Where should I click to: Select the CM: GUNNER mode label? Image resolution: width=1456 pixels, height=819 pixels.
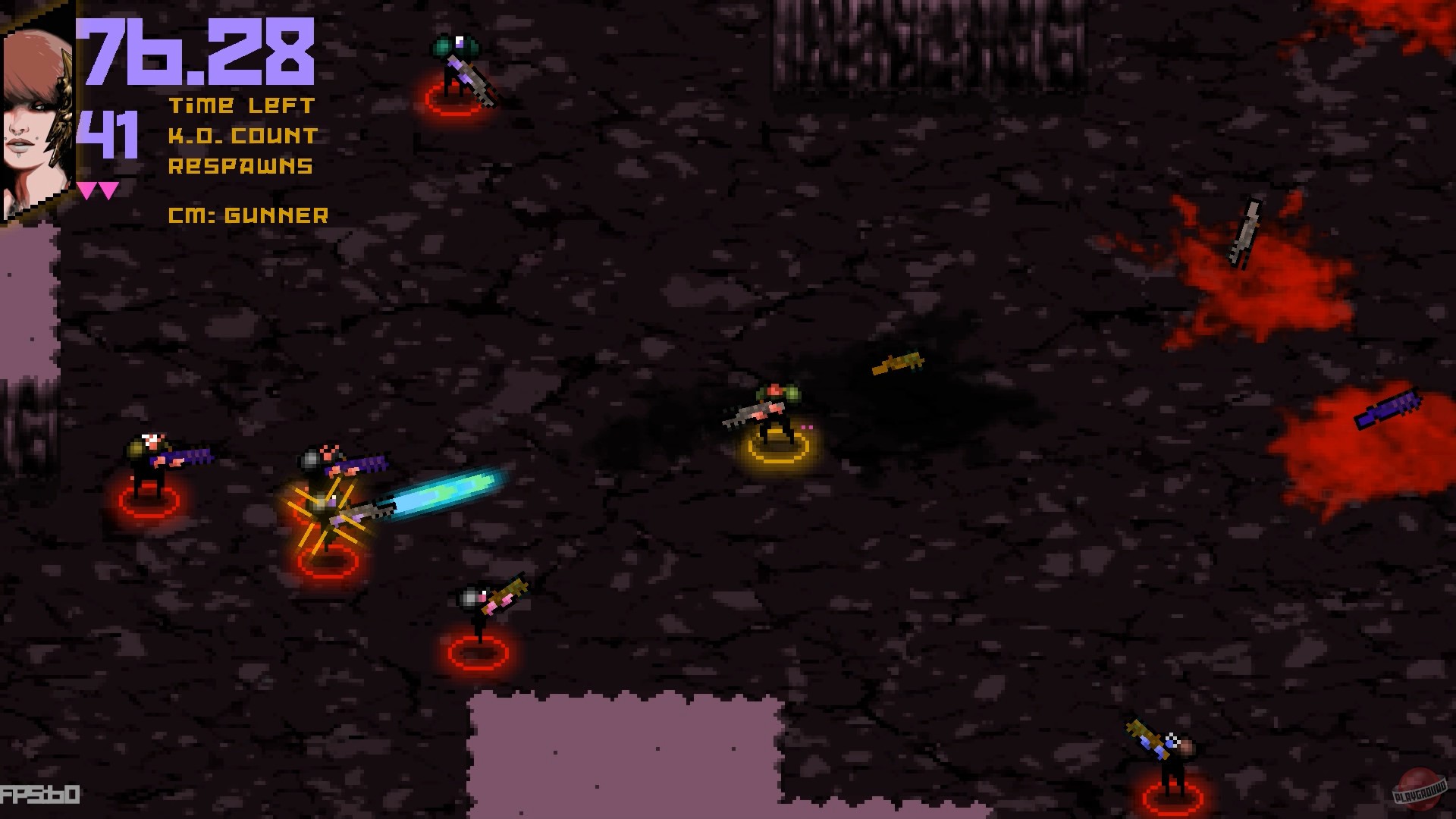[x=249, y=216]
